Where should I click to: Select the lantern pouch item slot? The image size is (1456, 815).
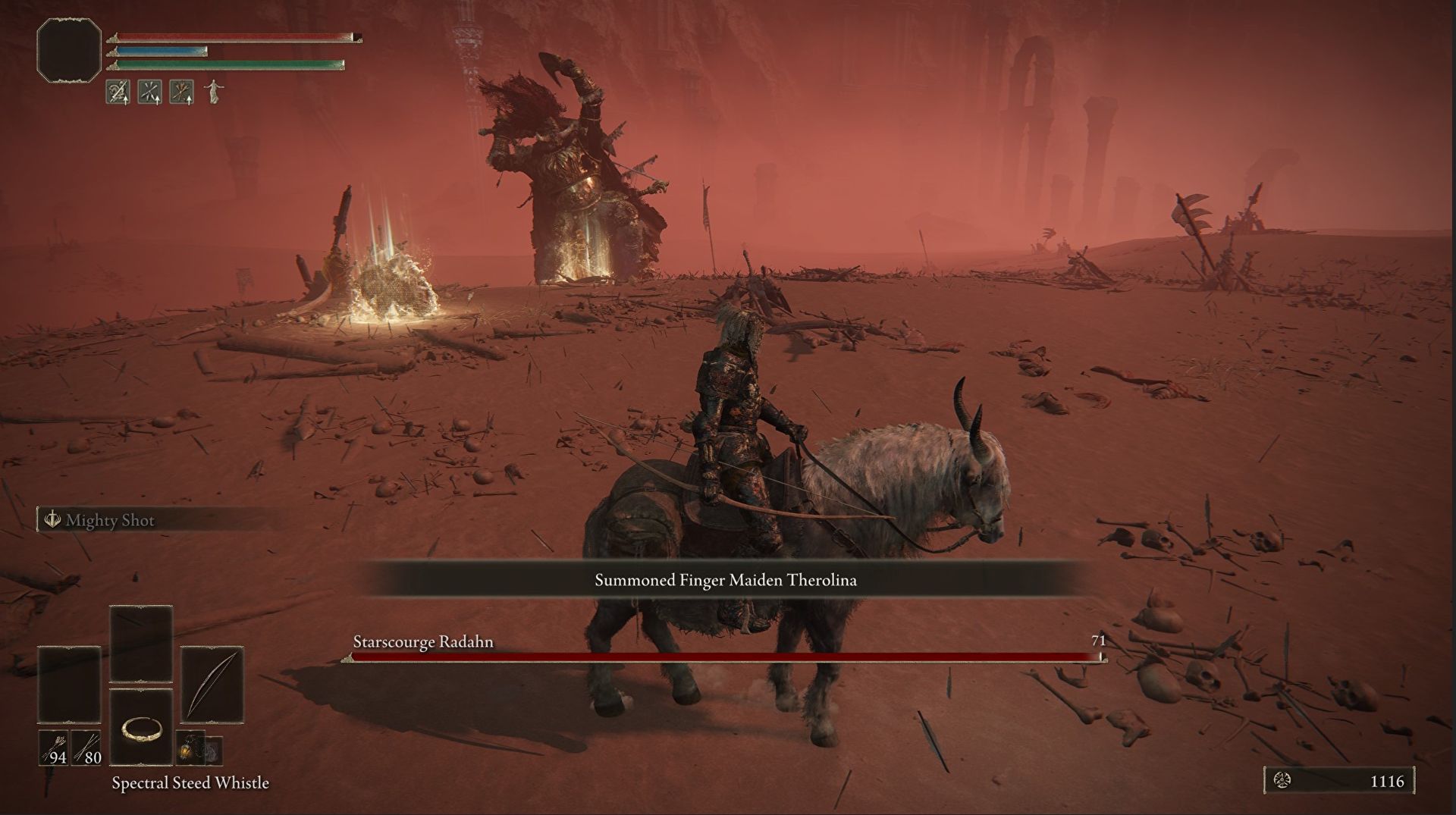point(190,748)
